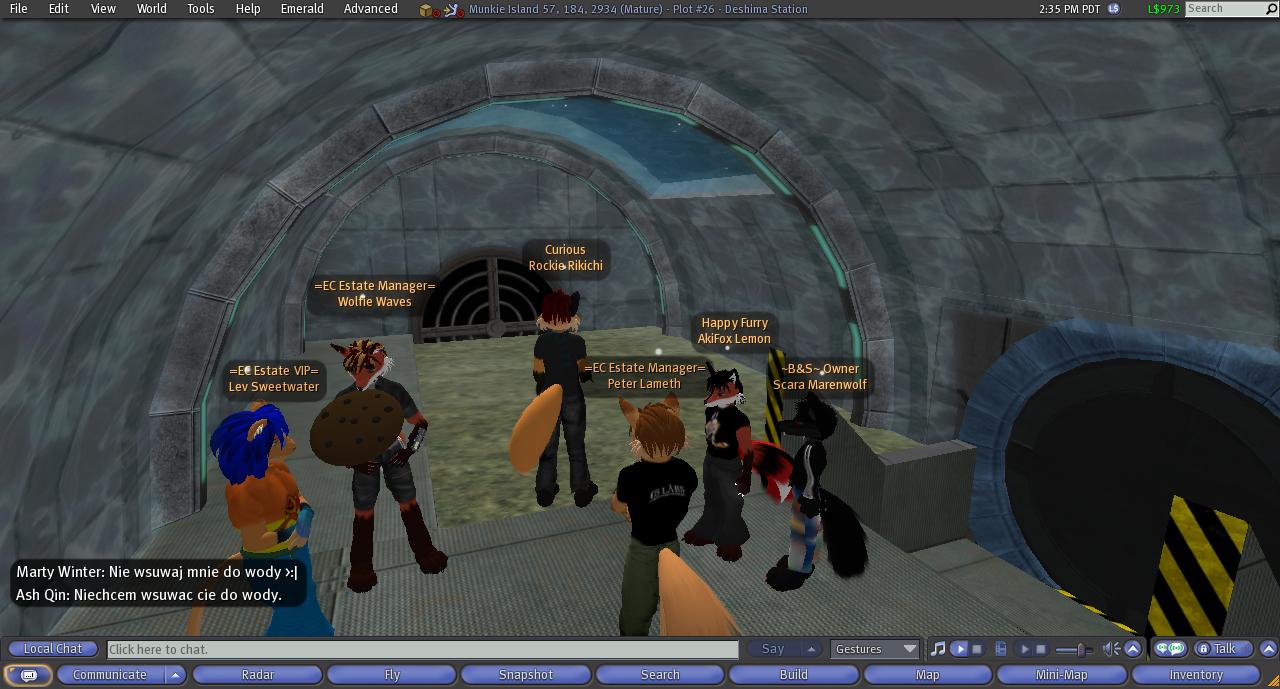Mute audio with the speaker icon
The image size is (1280, 689).
[1110, 649]
